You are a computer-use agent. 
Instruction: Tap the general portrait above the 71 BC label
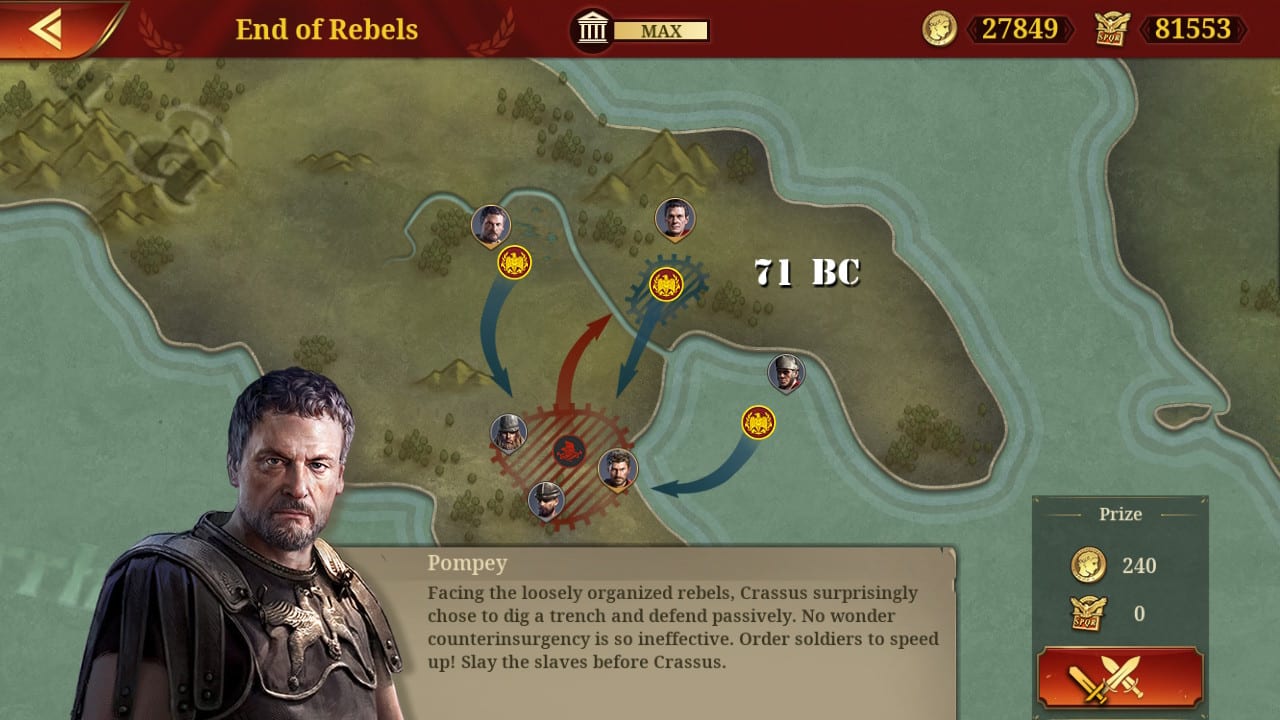point(675,218)
